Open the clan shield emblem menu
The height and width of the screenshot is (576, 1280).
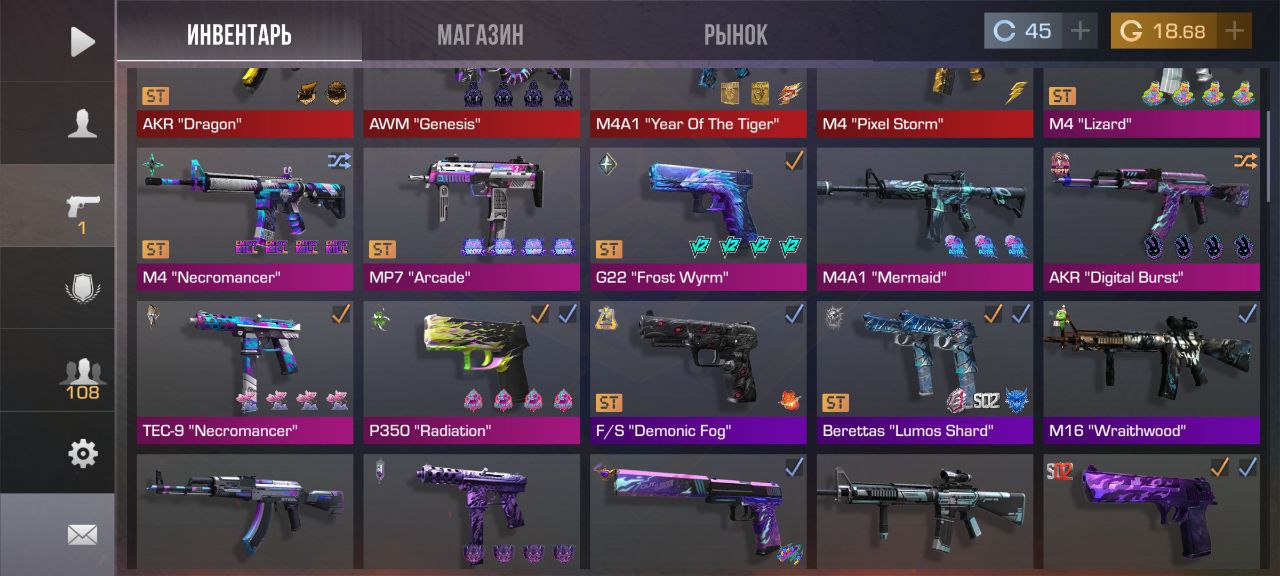(82, 288)
